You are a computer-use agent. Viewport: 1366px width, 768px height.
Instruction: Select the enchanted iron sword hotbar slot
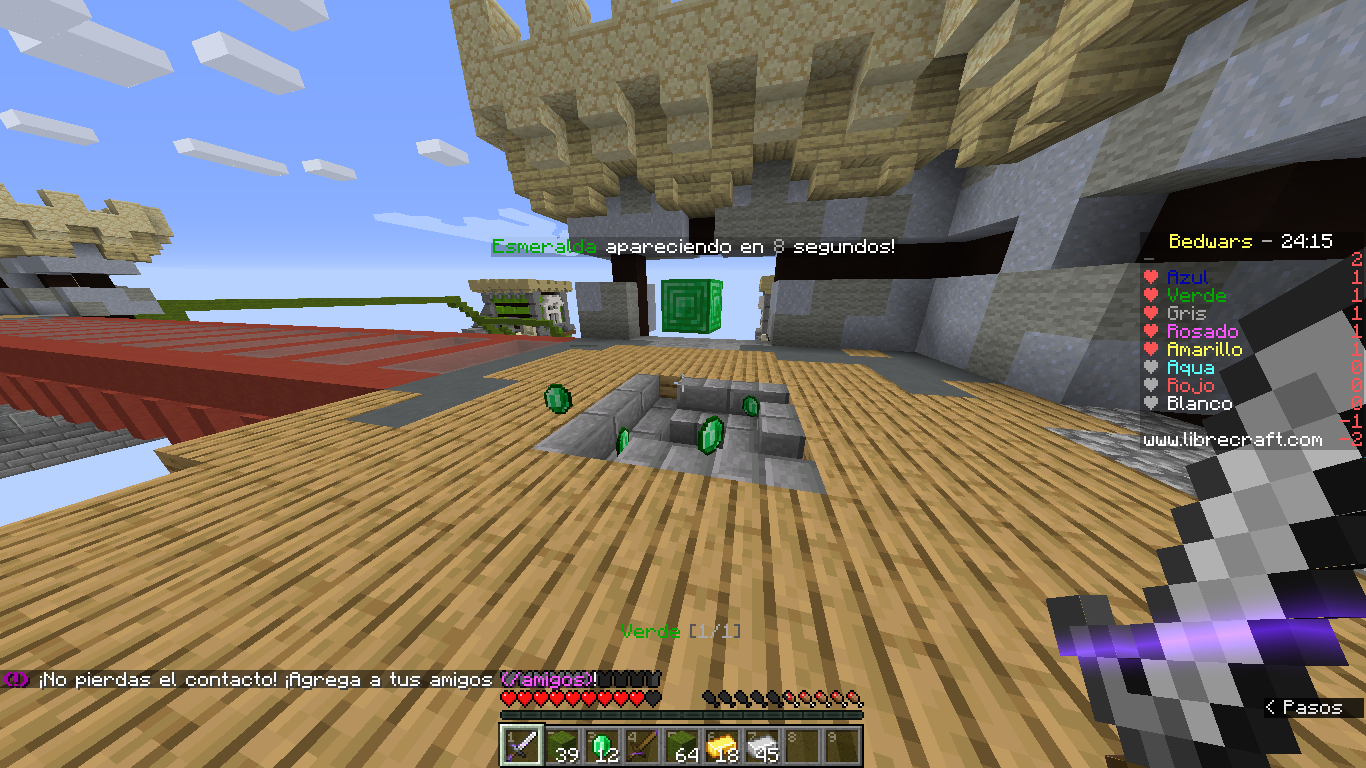[x=522, y=746]
